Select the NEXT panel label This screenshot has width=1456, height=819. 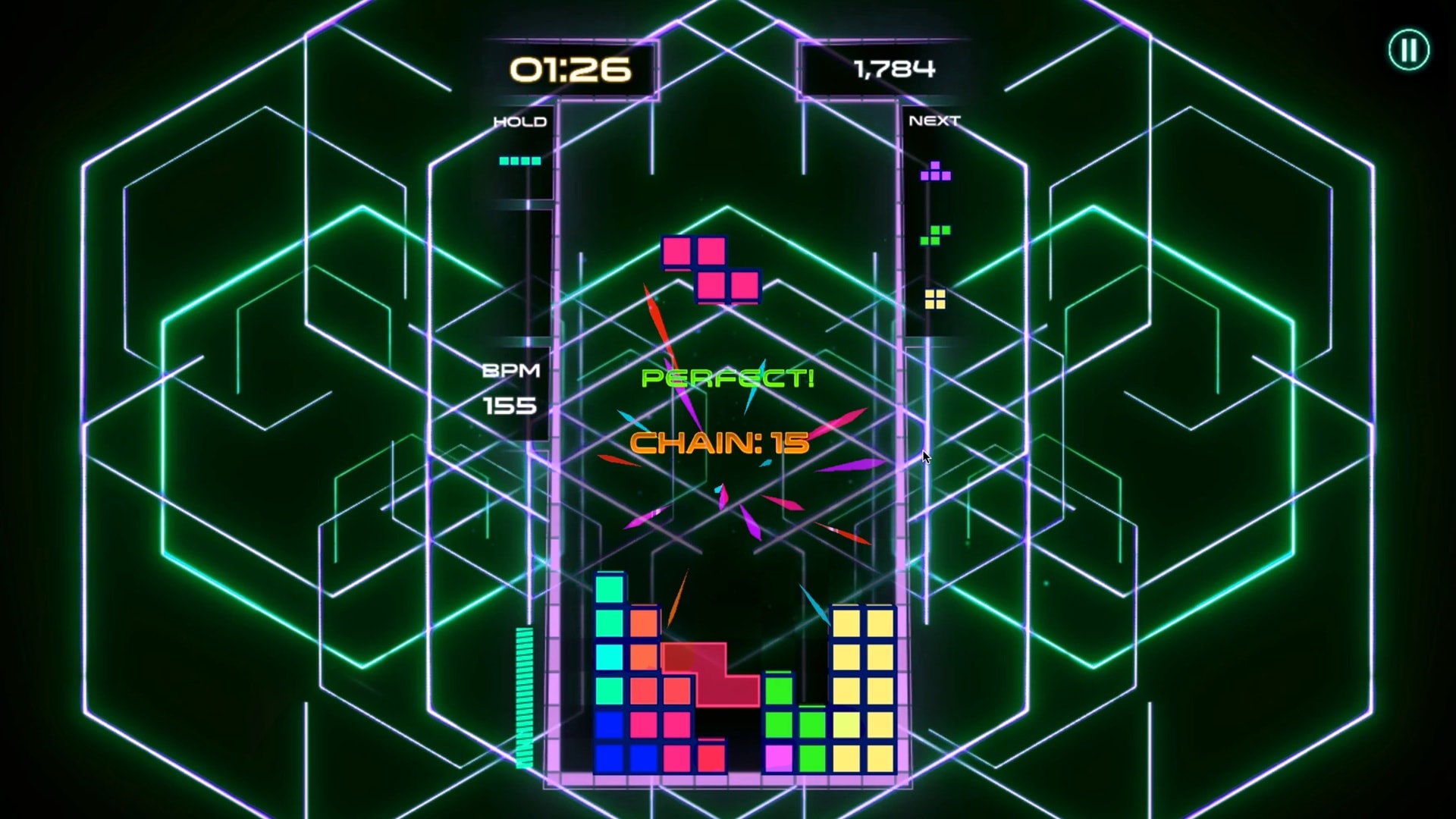pos(935,119)
